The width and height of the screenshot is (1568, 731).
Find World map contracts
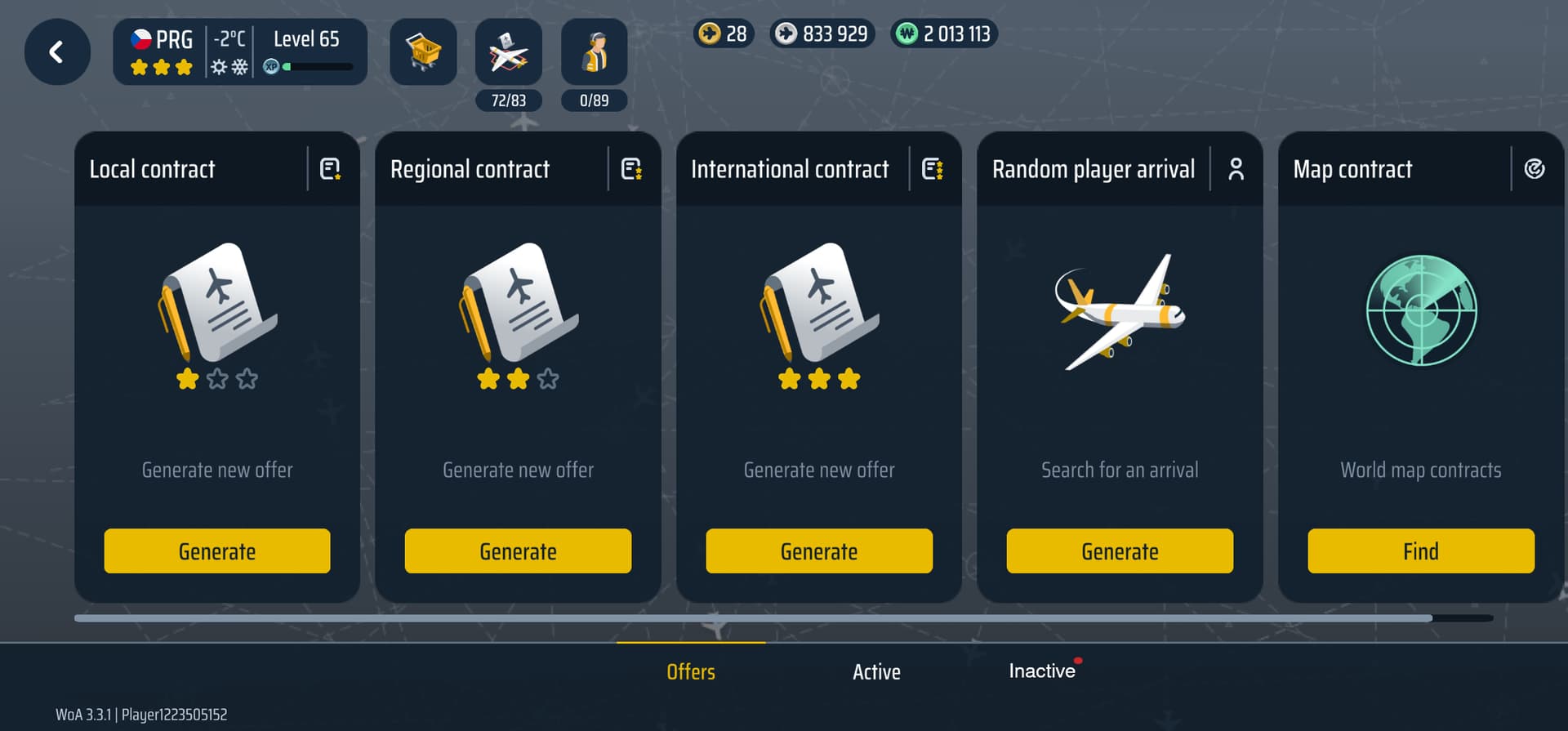pos(1421,551)
